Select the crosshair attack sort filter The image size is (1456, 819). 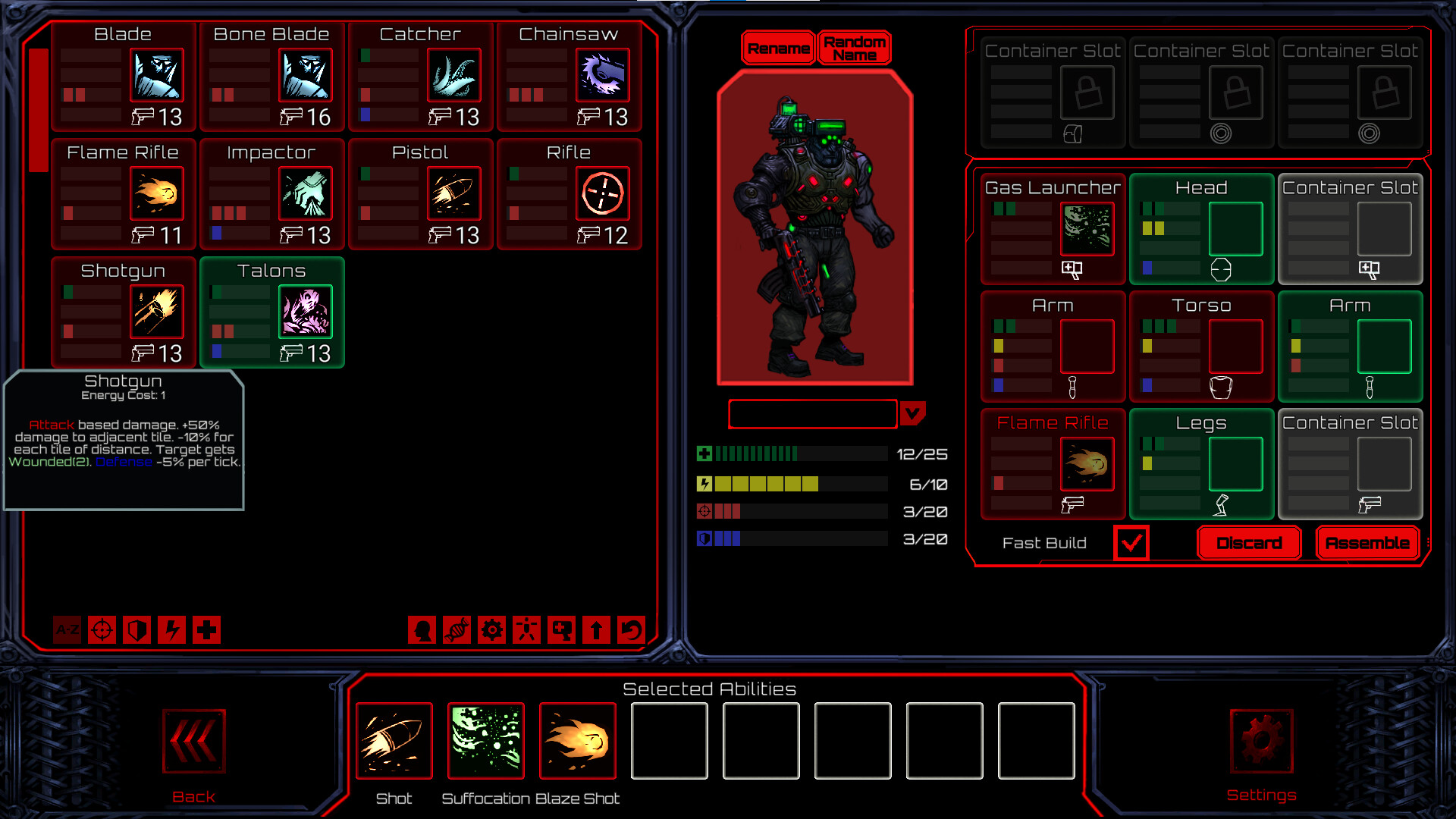click(x=102, y=630)
